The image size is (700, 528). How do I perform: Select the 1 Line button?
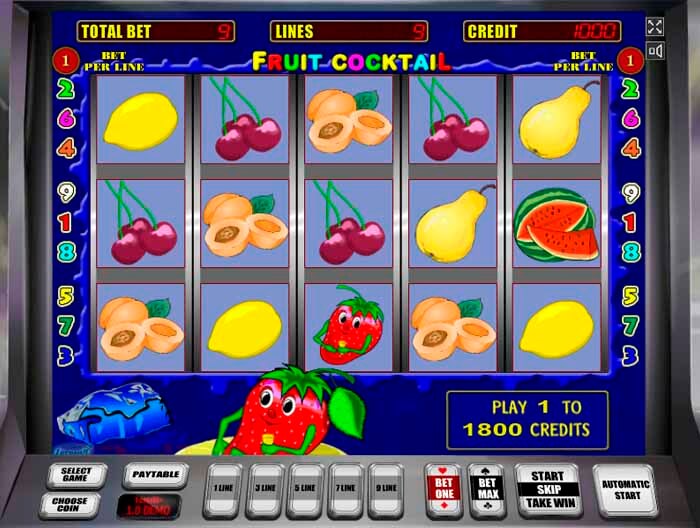coord(223,489)
